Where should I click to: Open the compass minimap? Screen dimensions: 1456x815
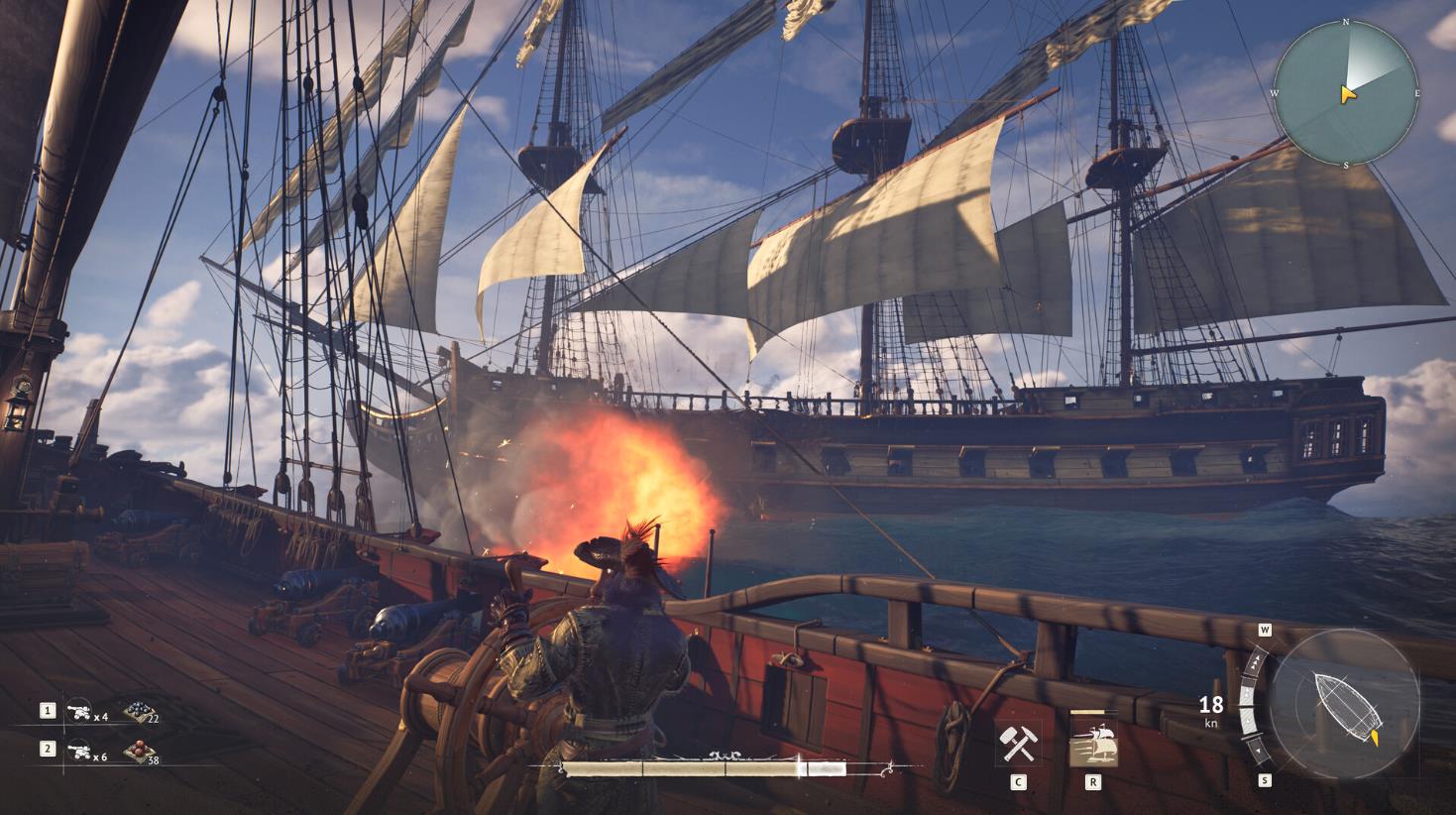pyautogui.click(x=1345, y=93)
